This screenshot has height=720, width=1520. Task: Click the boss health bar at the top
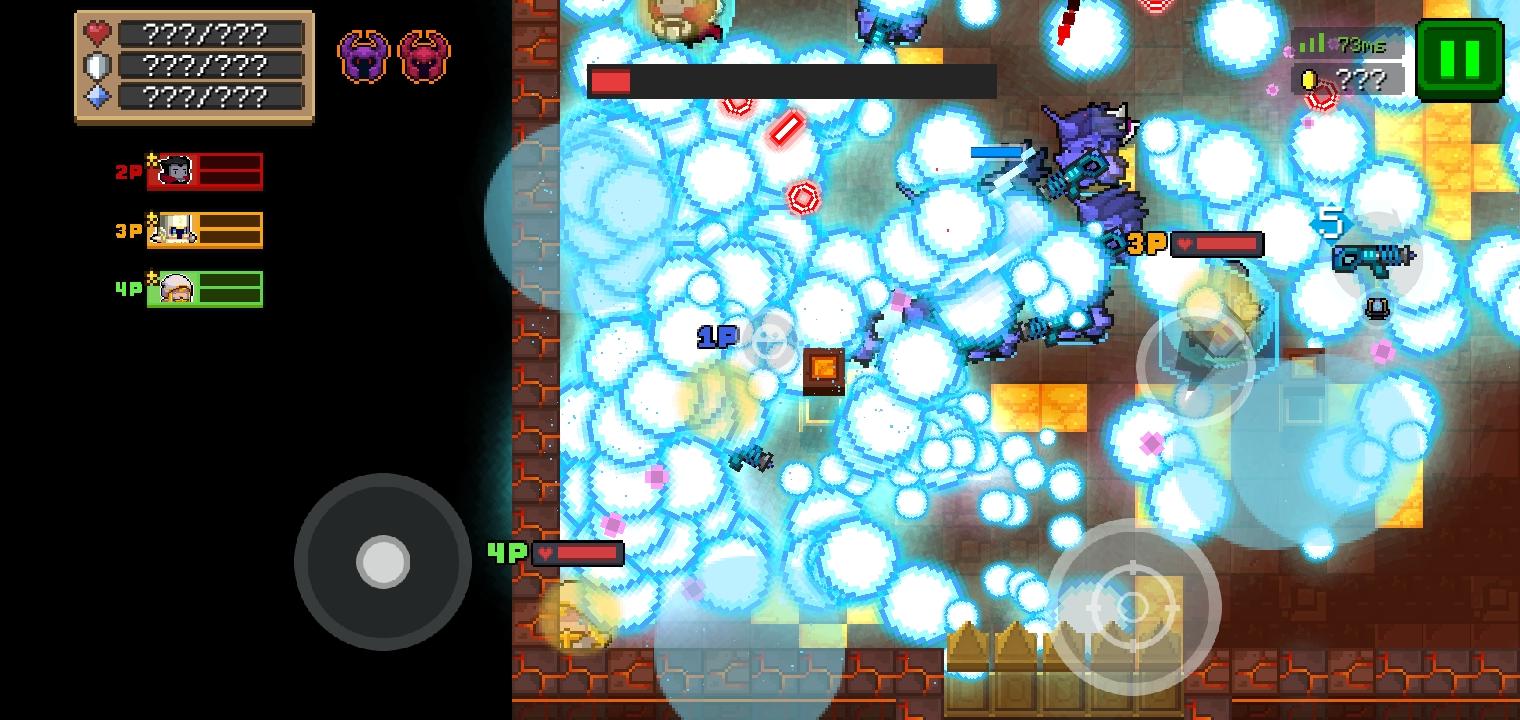coord(790,81)
